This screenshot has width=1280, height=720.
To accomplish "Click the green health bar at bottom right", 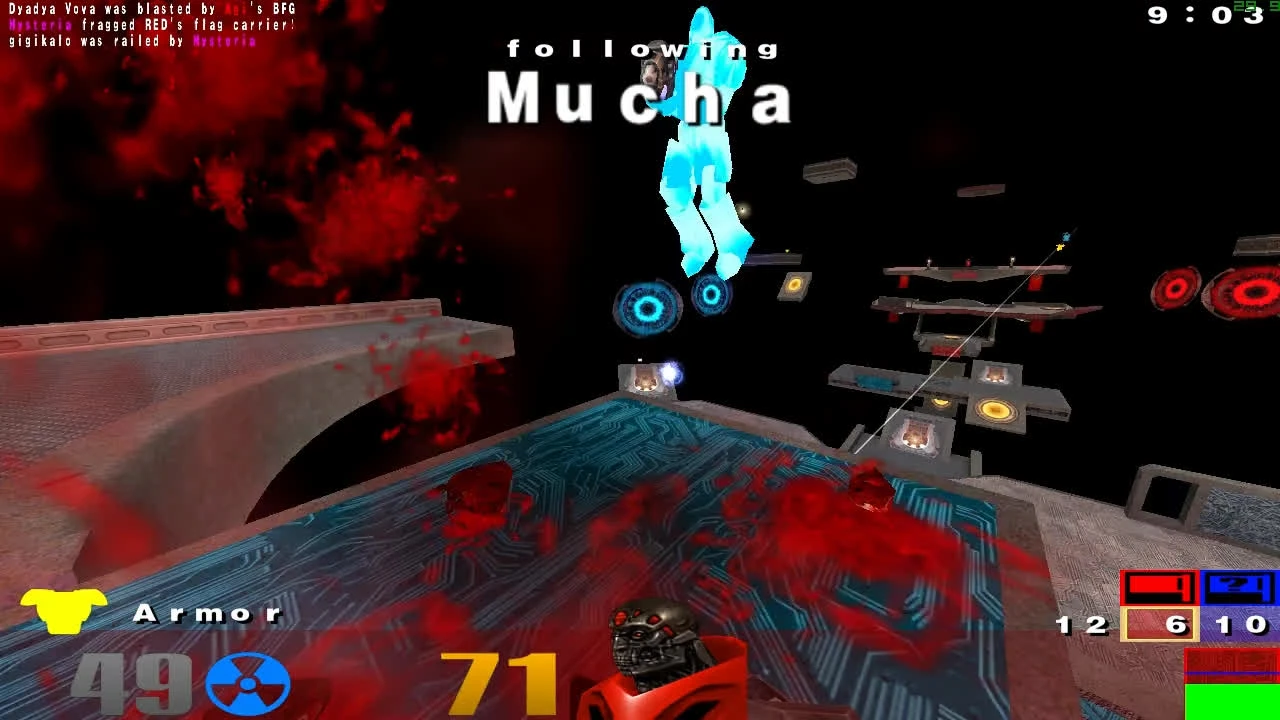I will 1232,701.
